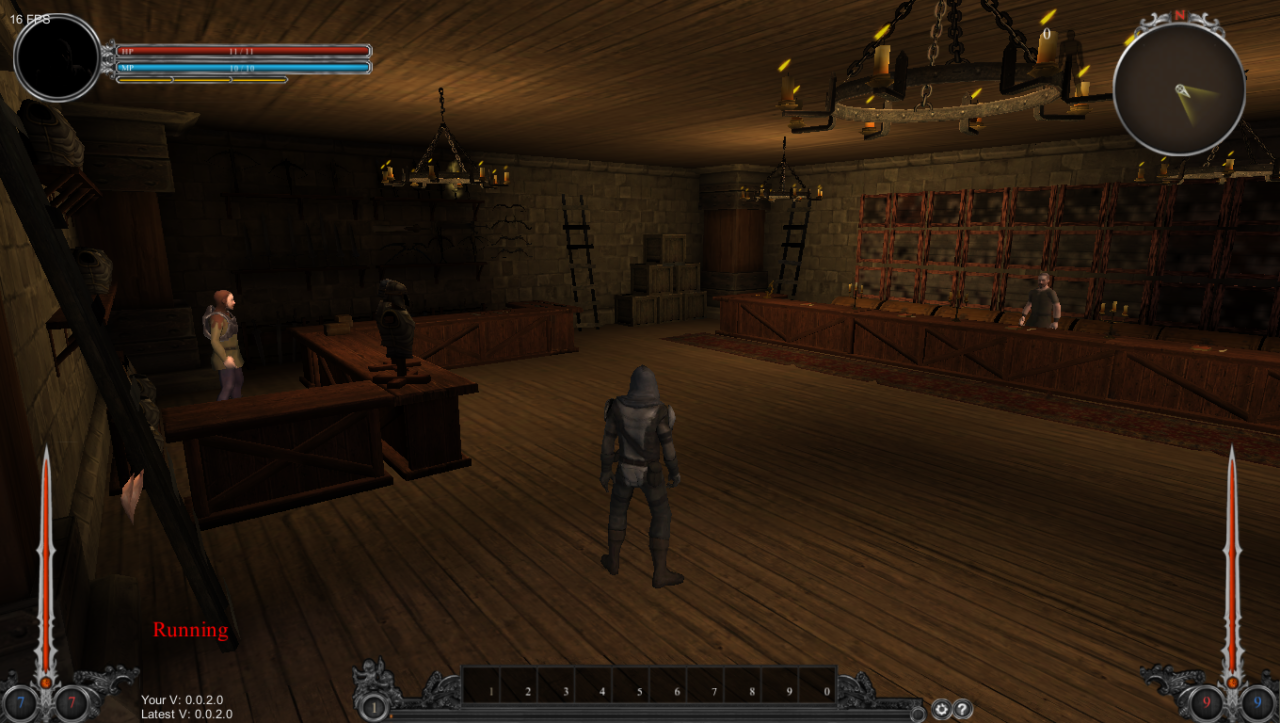Click the blue 7 orb
1280x723 pixels.
tap(21, 704)
